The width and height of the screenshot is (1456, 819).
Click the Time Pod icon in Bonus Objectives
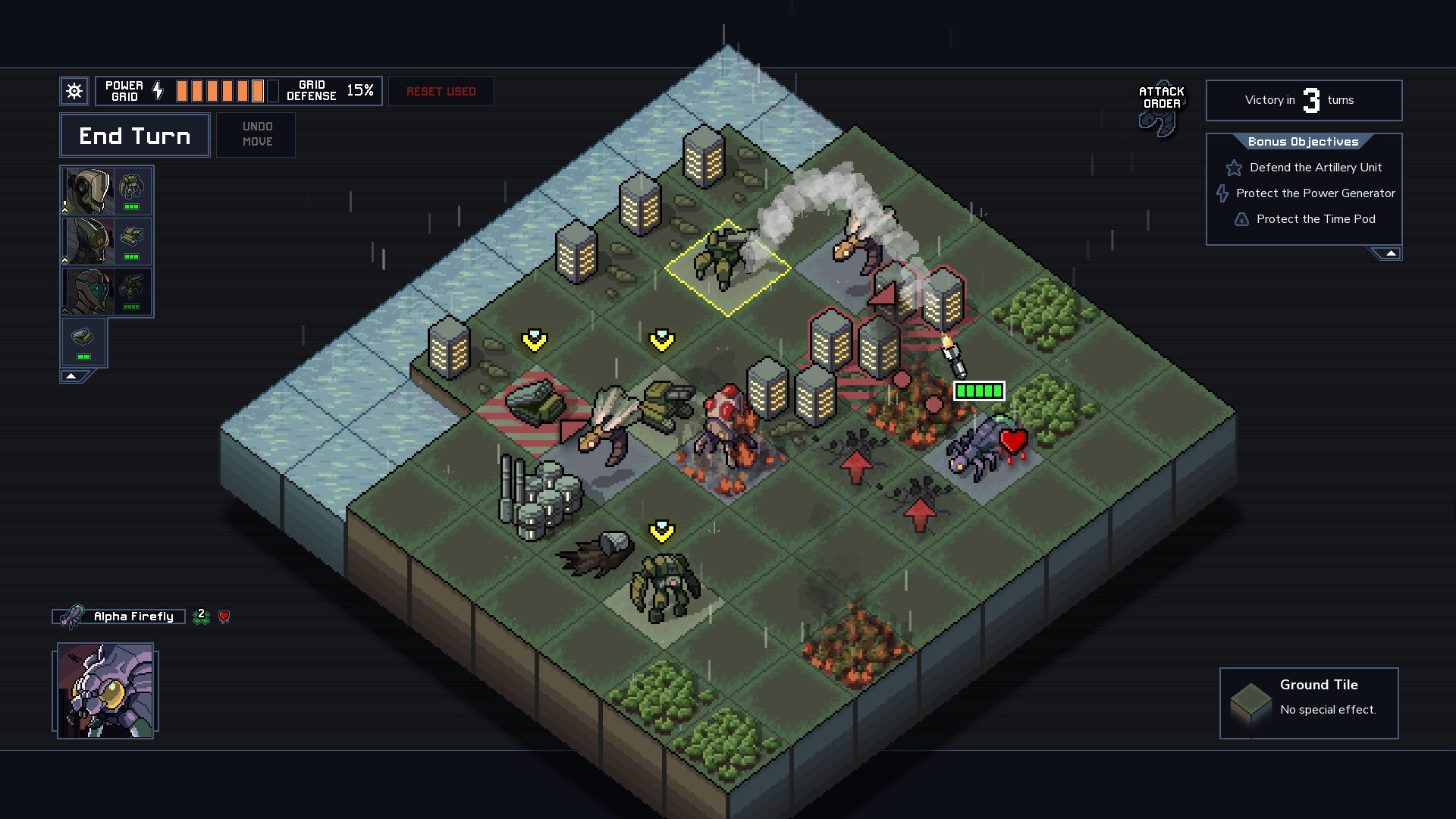[1241, 219]
